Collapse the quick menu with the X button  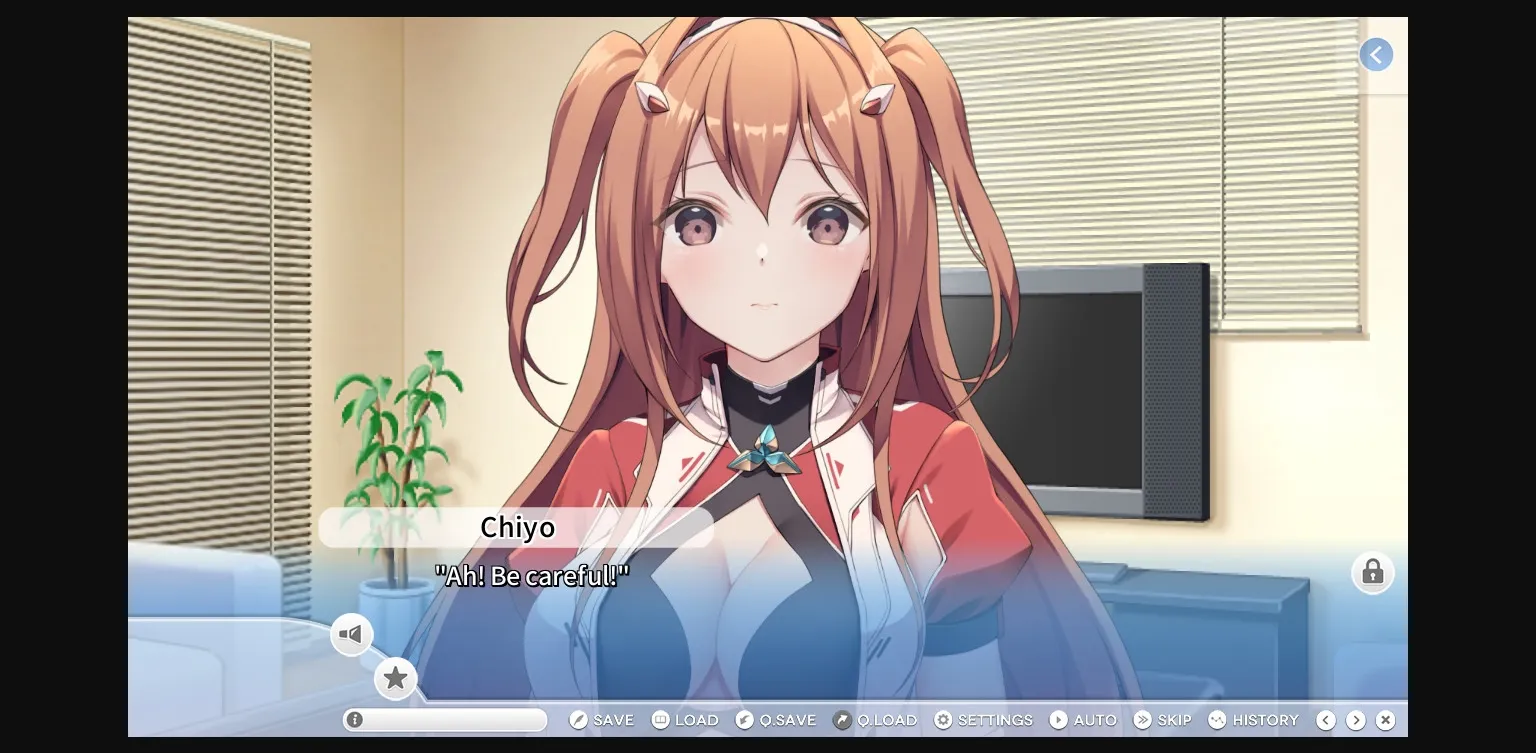[x=1386, y=719]
